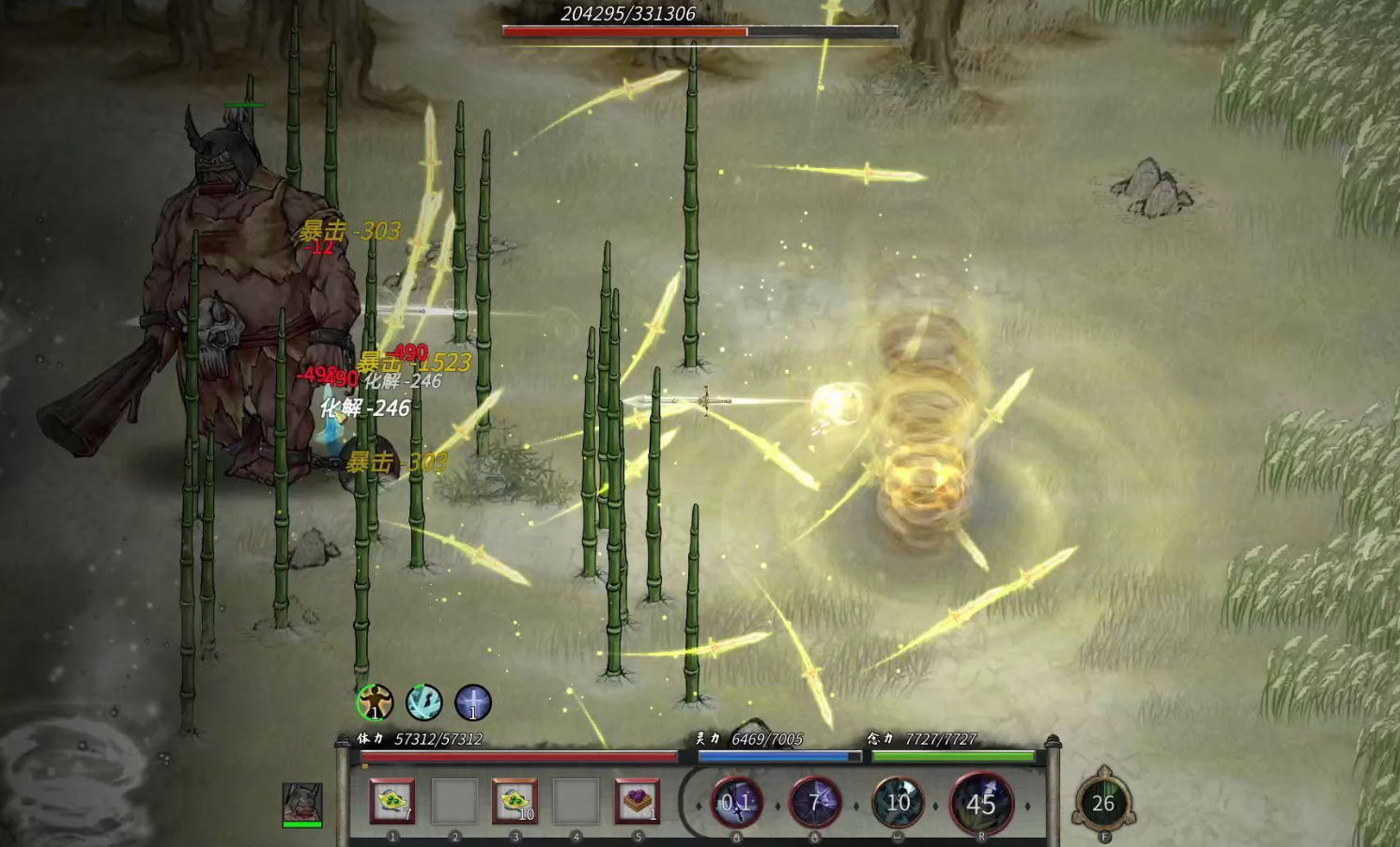Trigger the large skill showing 45 cooldown
This screenshot has width=1400, height=847.
981,803
